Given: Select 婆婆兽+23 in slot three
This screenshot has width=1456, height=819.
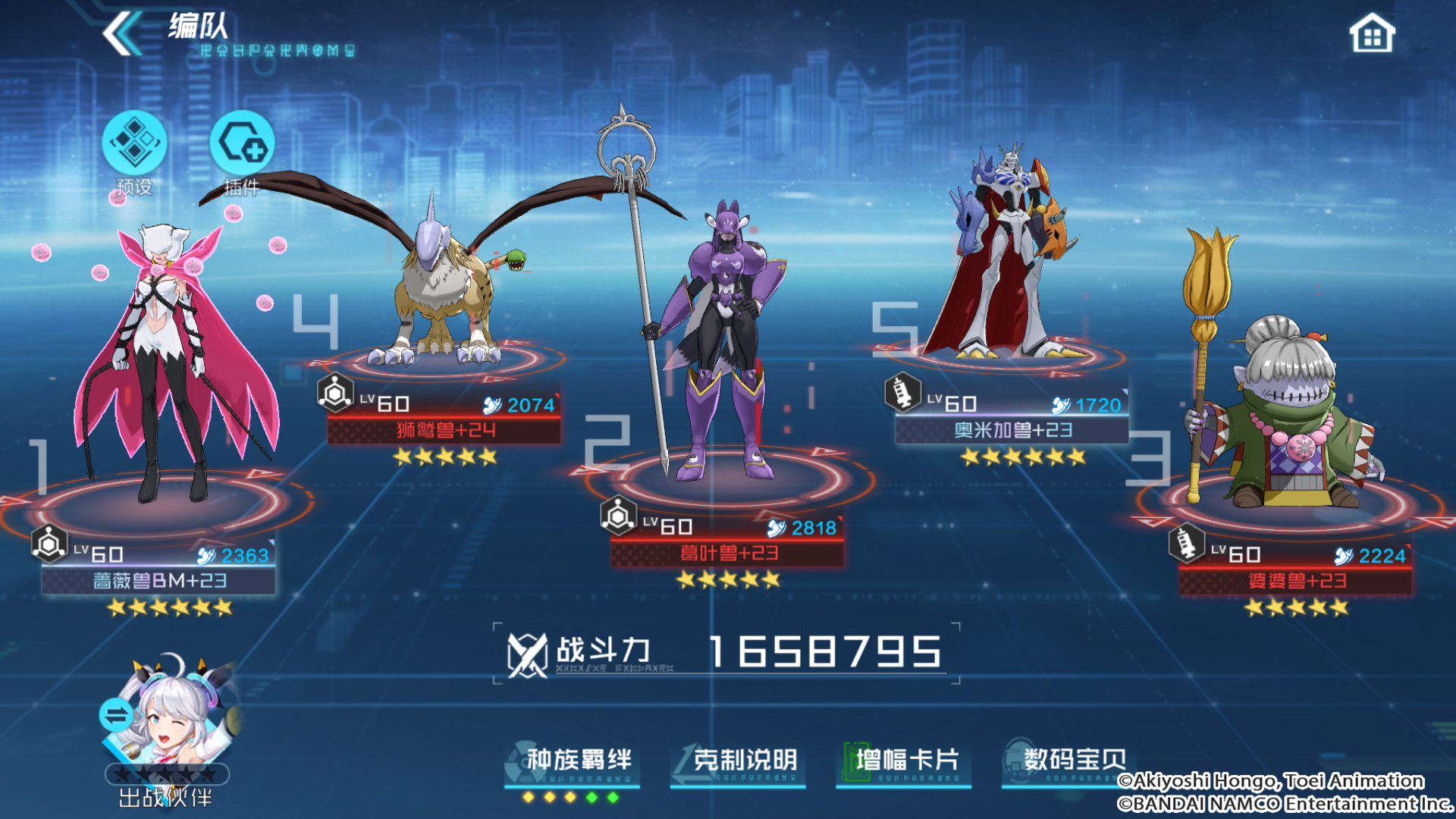Looking at the screenshot, I should pyautogui.click(x=1289, y=409).
